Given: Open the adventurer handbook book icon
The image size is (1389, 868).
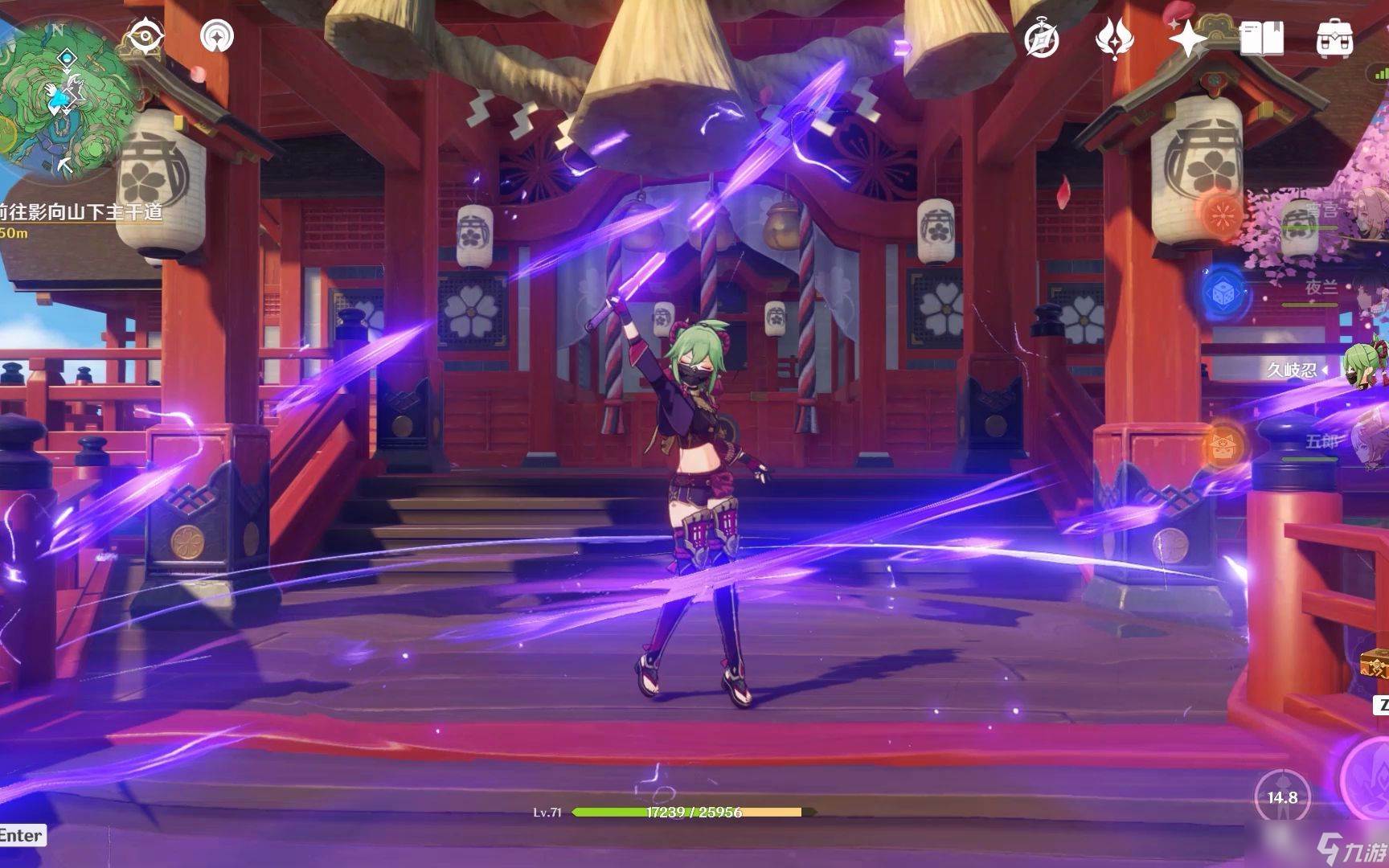Looking at the screenshot, I should (1261, 39).
